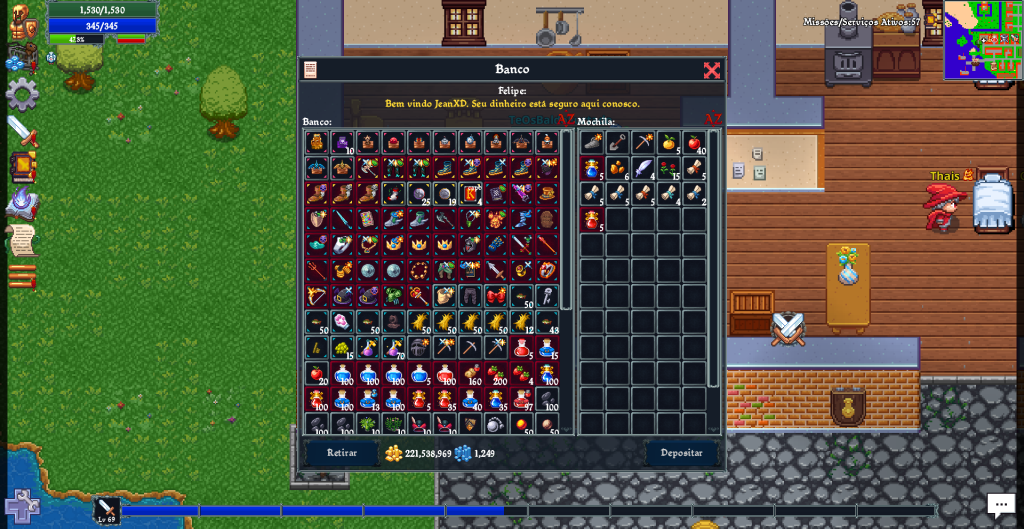Select the shovel in the backpack
1024x529 pixels.
[x=618, y=143]
